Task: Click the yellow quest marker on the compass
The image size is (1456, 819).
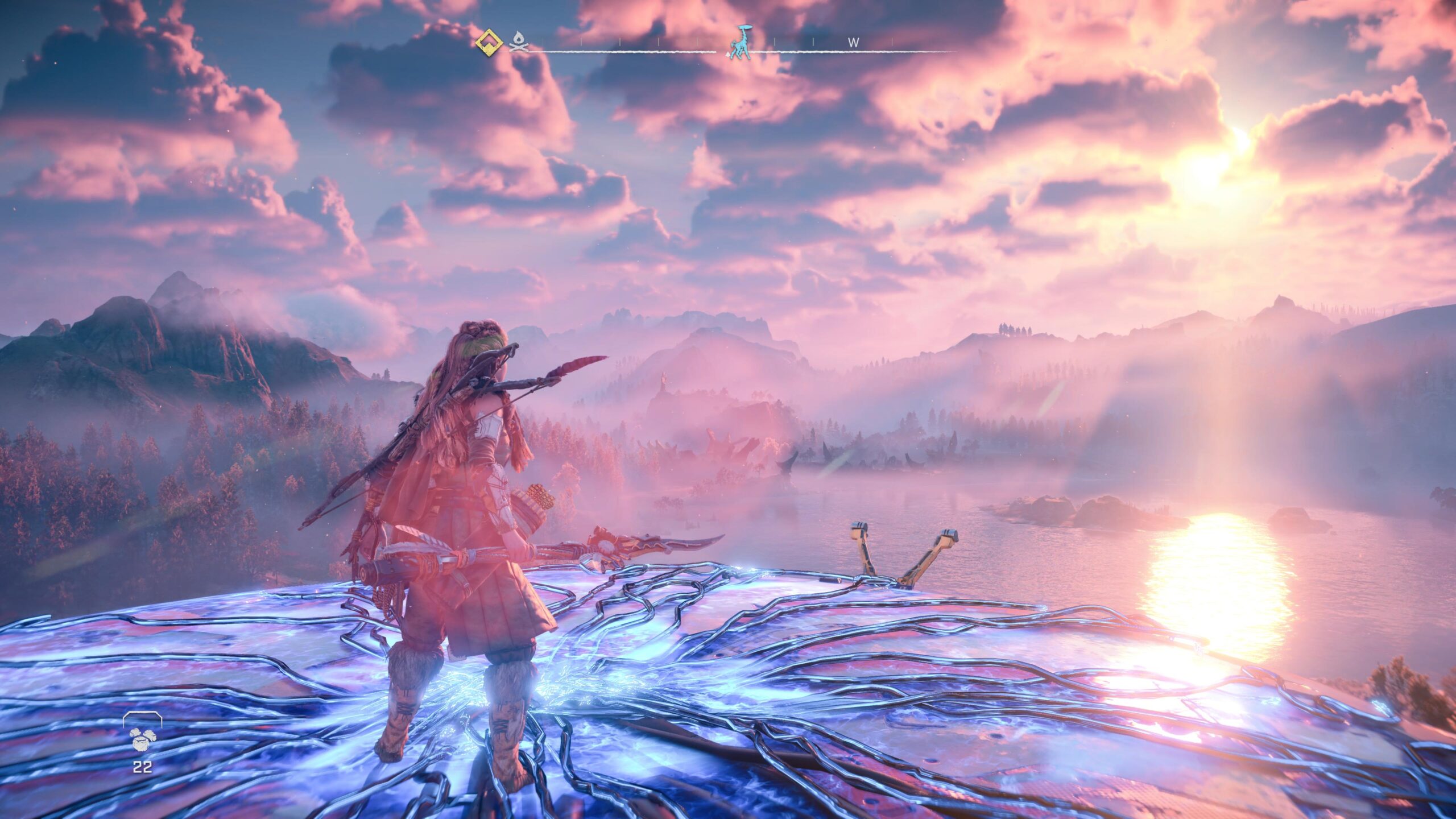Action: (489, 41)
